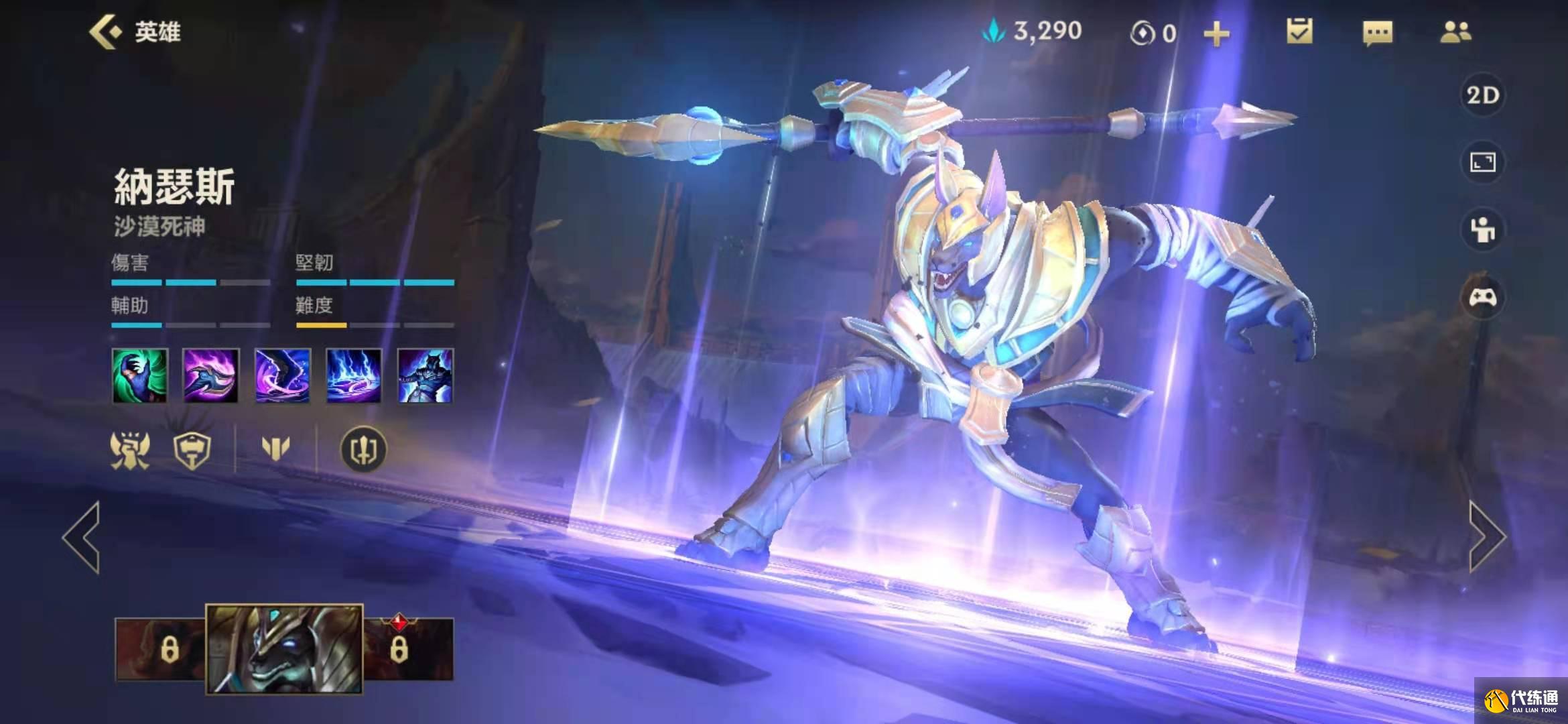
Task: View Nasus's green passive ability icon
Action: 139,375
